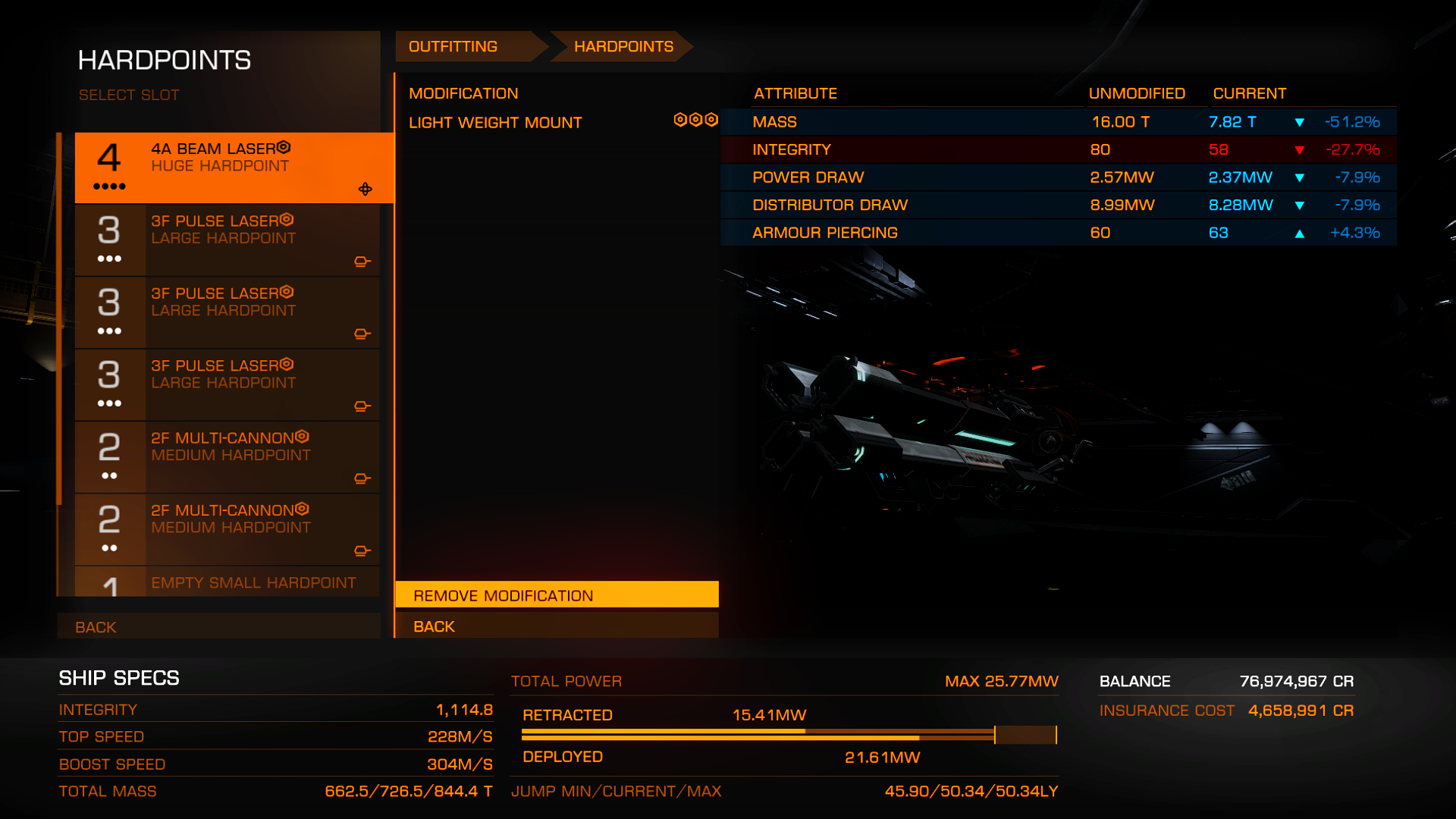Highlight the Armour Piercing attribute row
Image resolution: width=1456 pixels, height=819 pixels.
click(1058, 233)
